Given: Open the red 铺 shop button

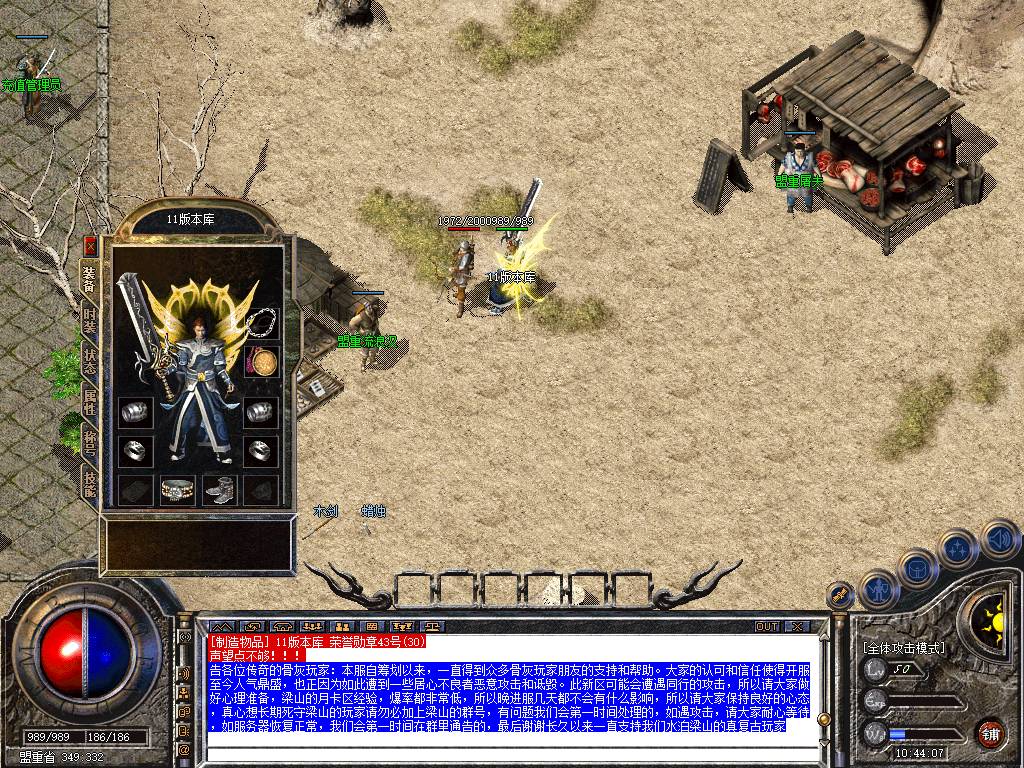Looking at the screenshot, I should point(990,733).
